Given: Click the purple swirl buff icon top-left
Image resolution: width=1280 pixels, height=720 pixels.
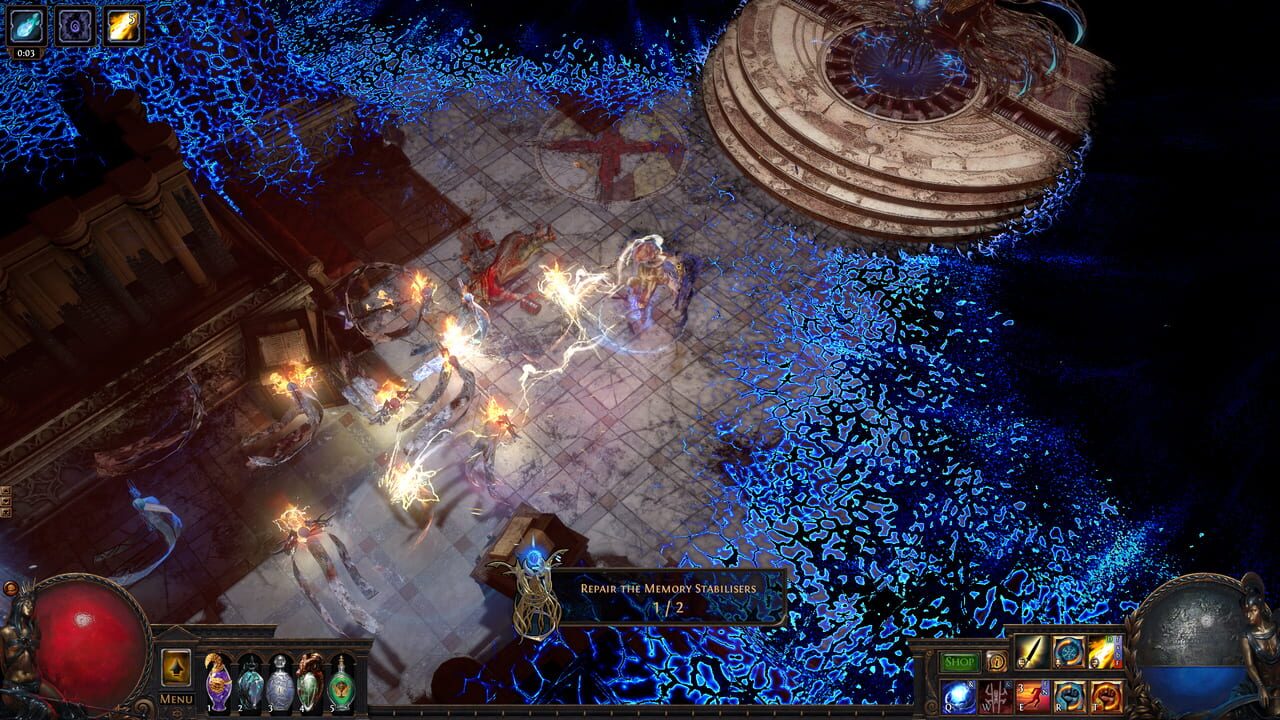Looking at the screenshot, I should click(75, 26).
